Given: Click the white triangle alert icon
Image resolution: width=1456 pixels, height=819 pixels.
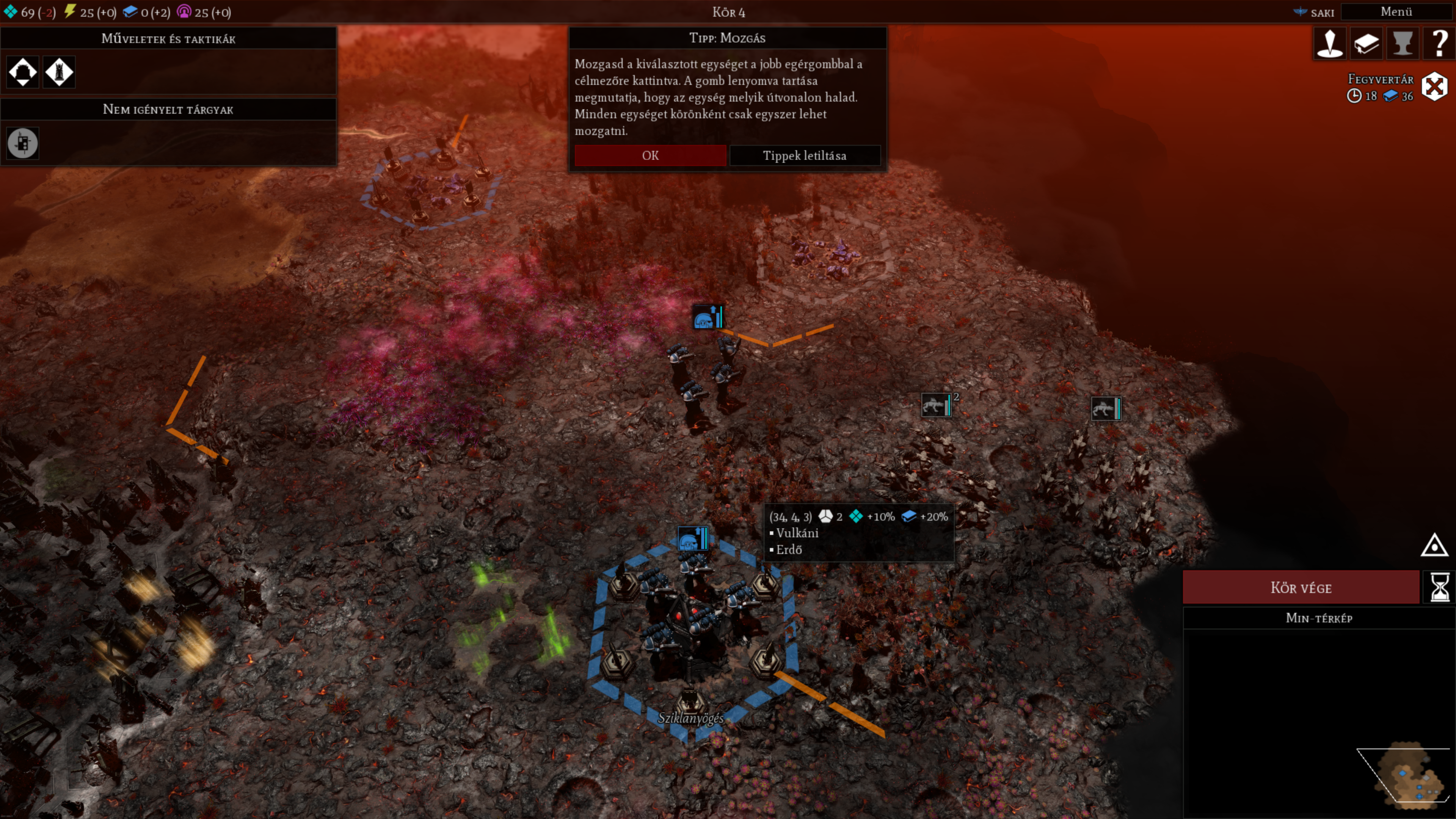Looking at the screenshot, I should (x=1434, y=546).
